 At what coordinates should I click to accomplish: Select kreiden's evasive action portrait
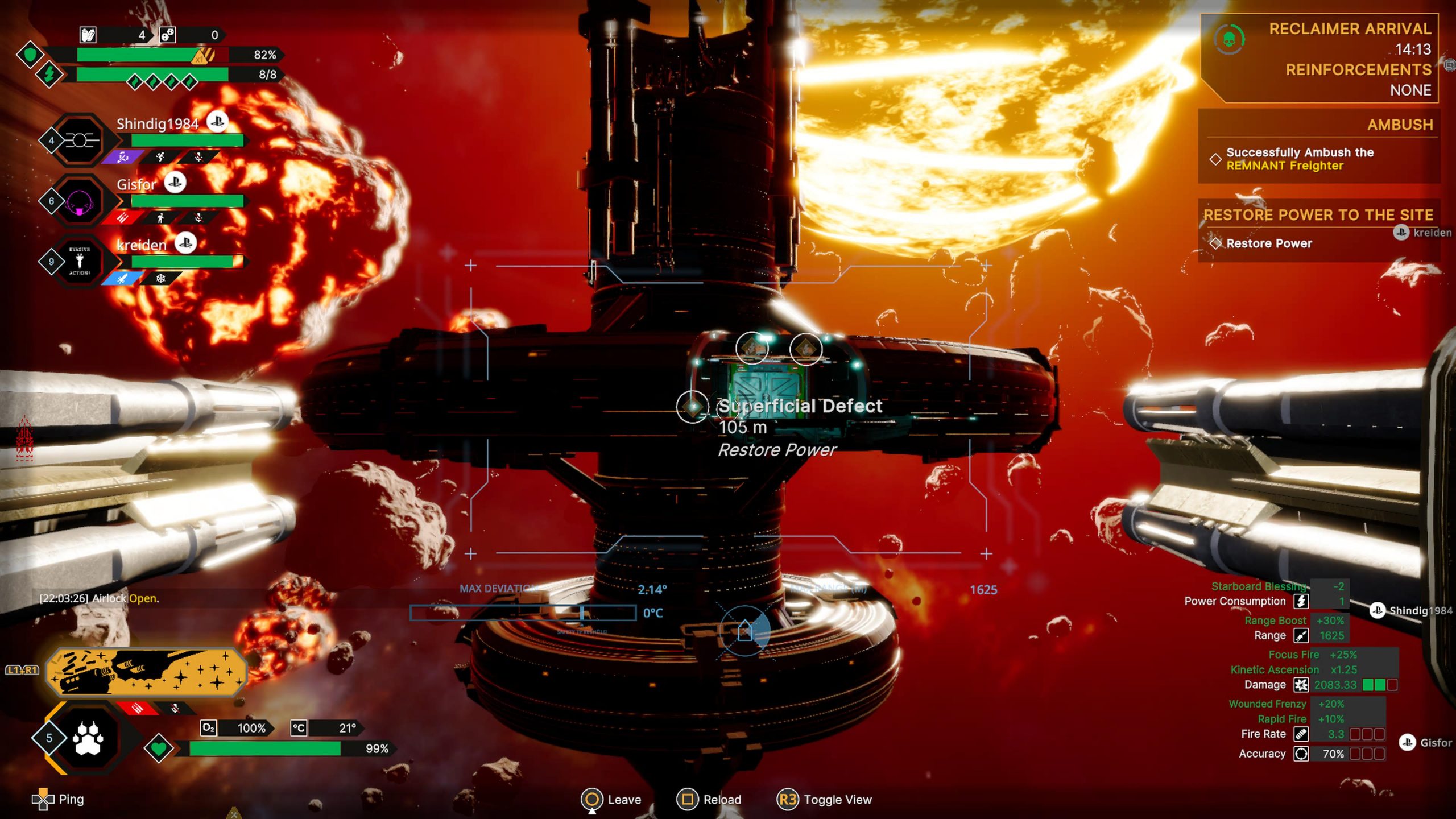click(80, 262)
